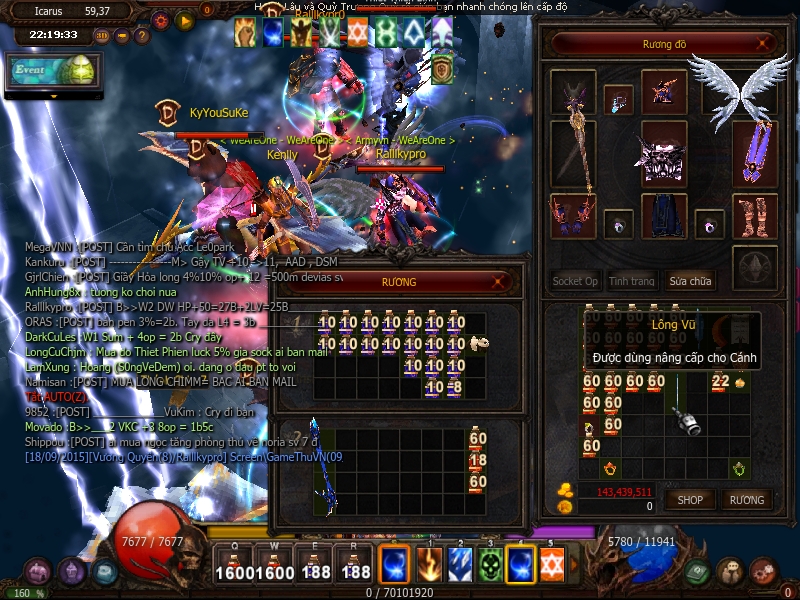The width and height of the screenshot is (800, 600).
Task: Click the red gear settings icon
Action: tap(161, 19)
